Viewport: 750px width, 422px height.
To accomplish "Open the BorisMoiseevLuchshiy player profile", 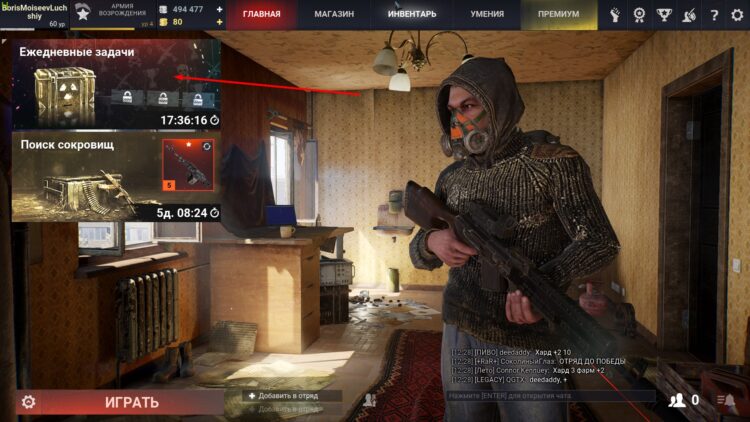I will 35,14.
